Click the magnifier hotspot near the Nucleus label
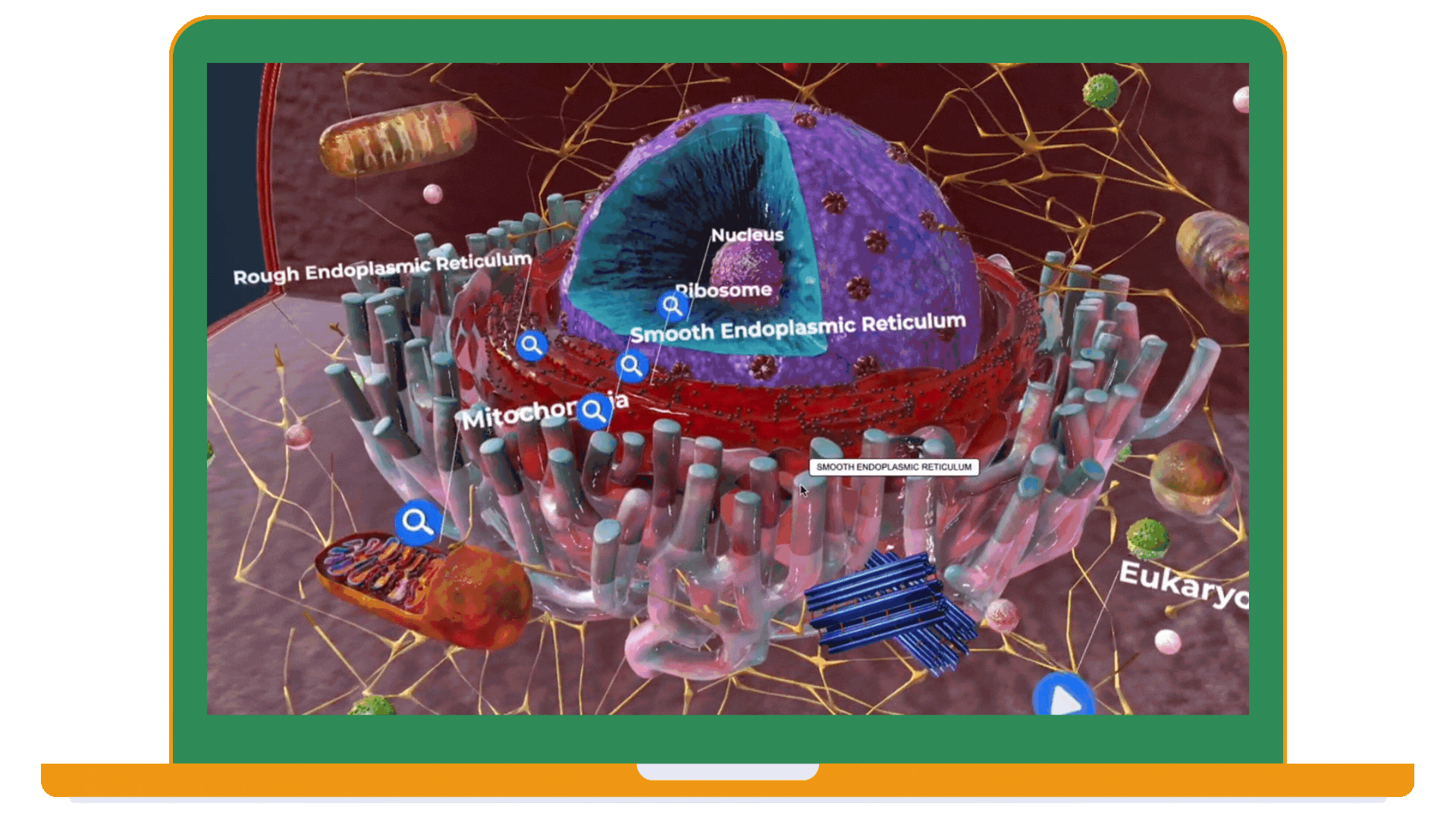Viewport: 1456px width, 819px height. coord(672,305)
